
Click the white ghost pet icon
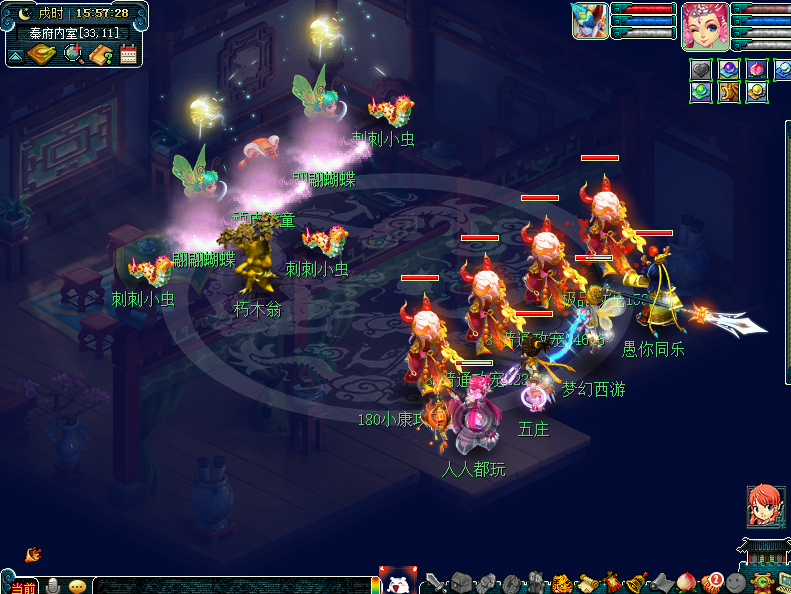(x=397, y=581)
